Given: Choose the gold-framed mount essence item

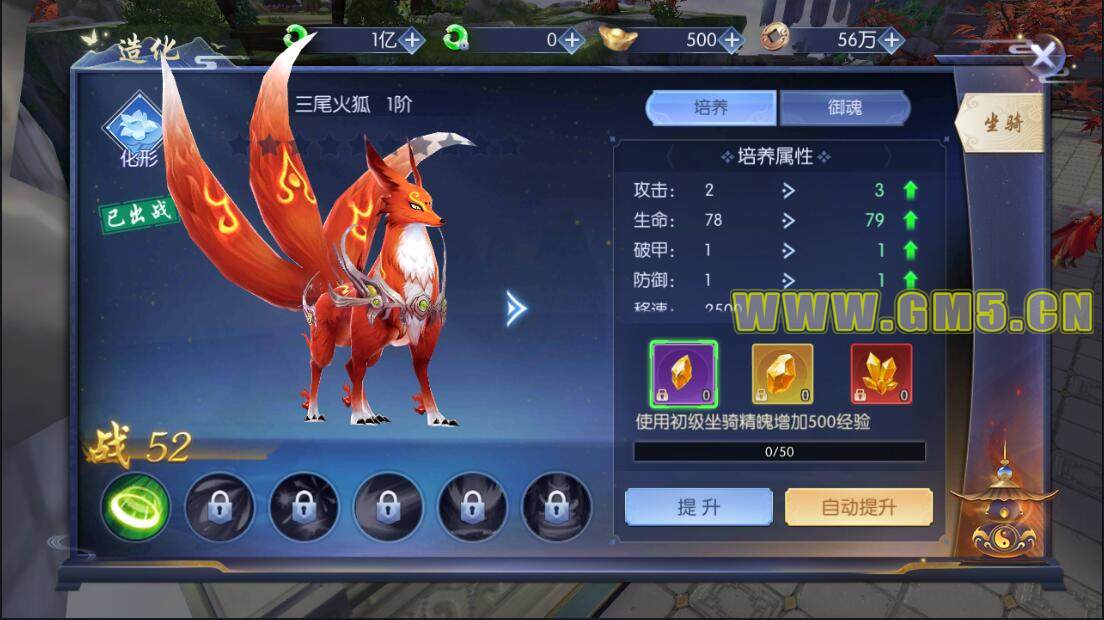Looking at the screenshot, I should click(782, 374).
